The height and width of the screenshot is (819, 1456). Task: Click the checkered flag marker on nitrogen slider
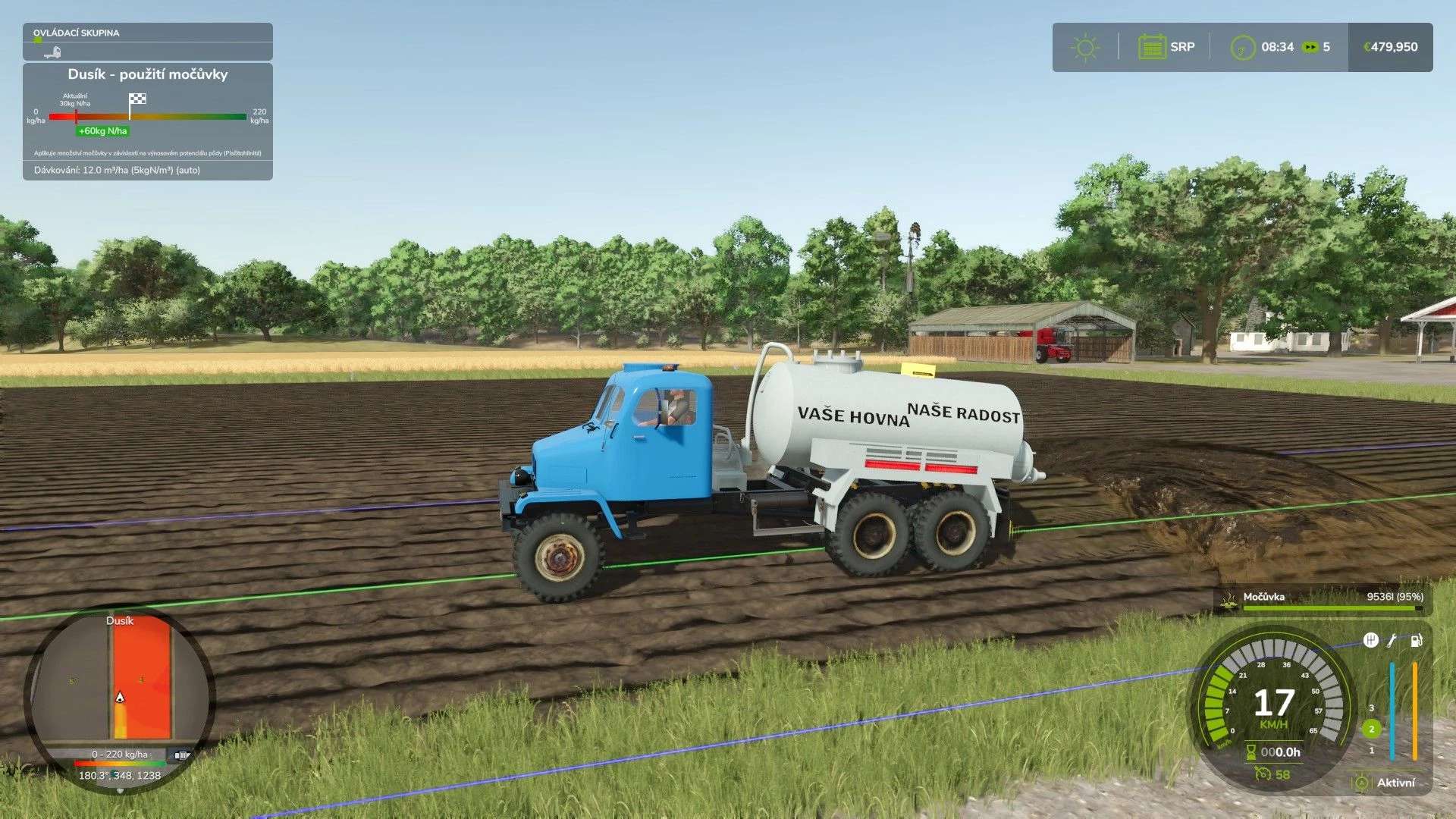click(x=138, y=99)
